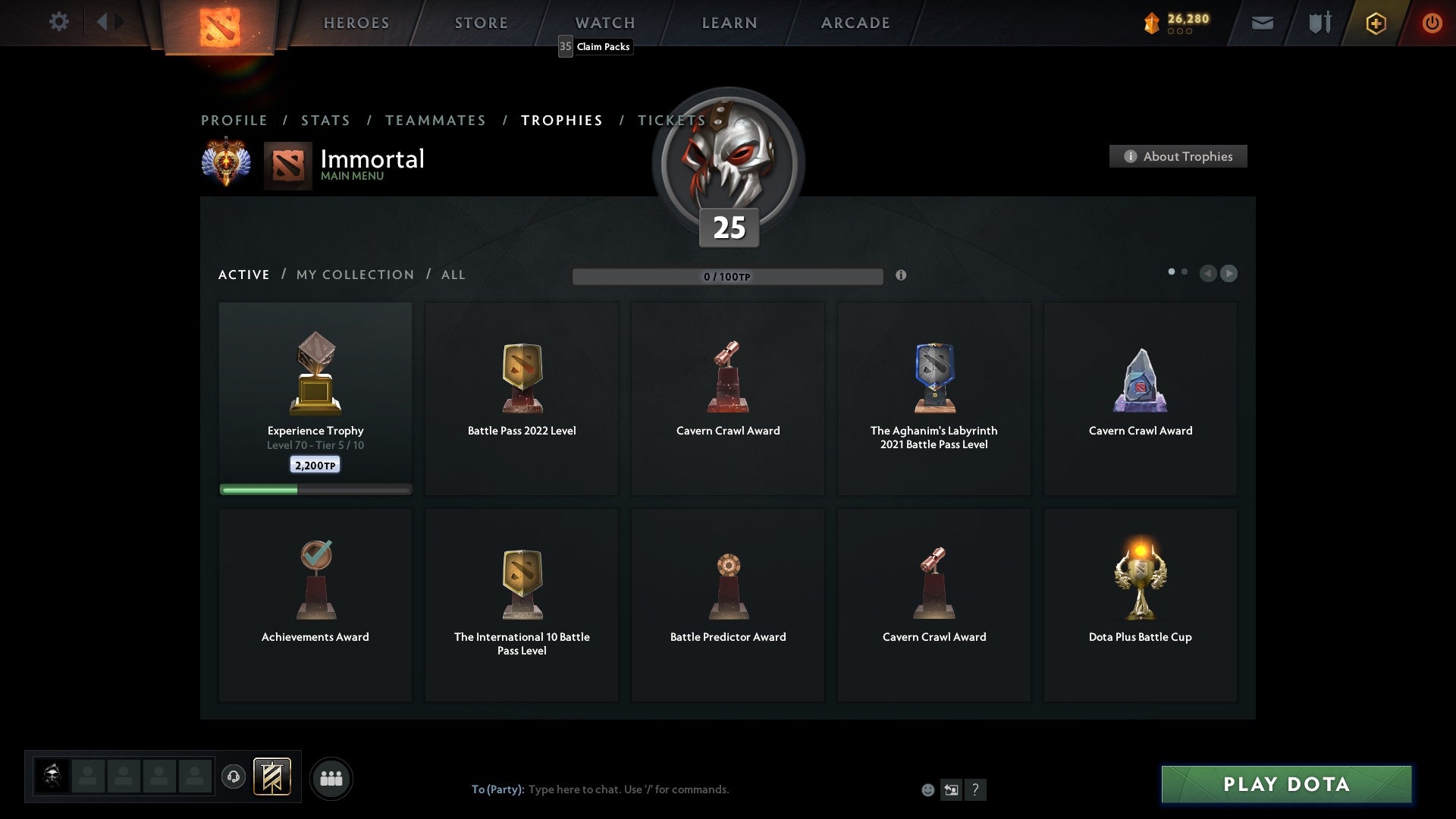This screenshot has height=819, width=1456.
Task: Click the right pagination arrow for trophies
Action: (x=1229, y=274)
